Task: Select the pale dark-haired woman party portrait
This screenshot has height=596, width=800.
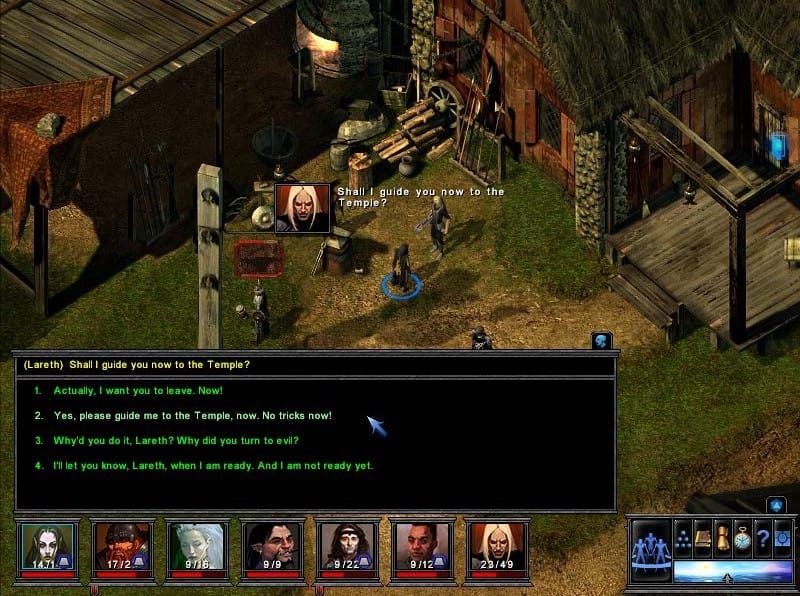Action: click(47, 547)
